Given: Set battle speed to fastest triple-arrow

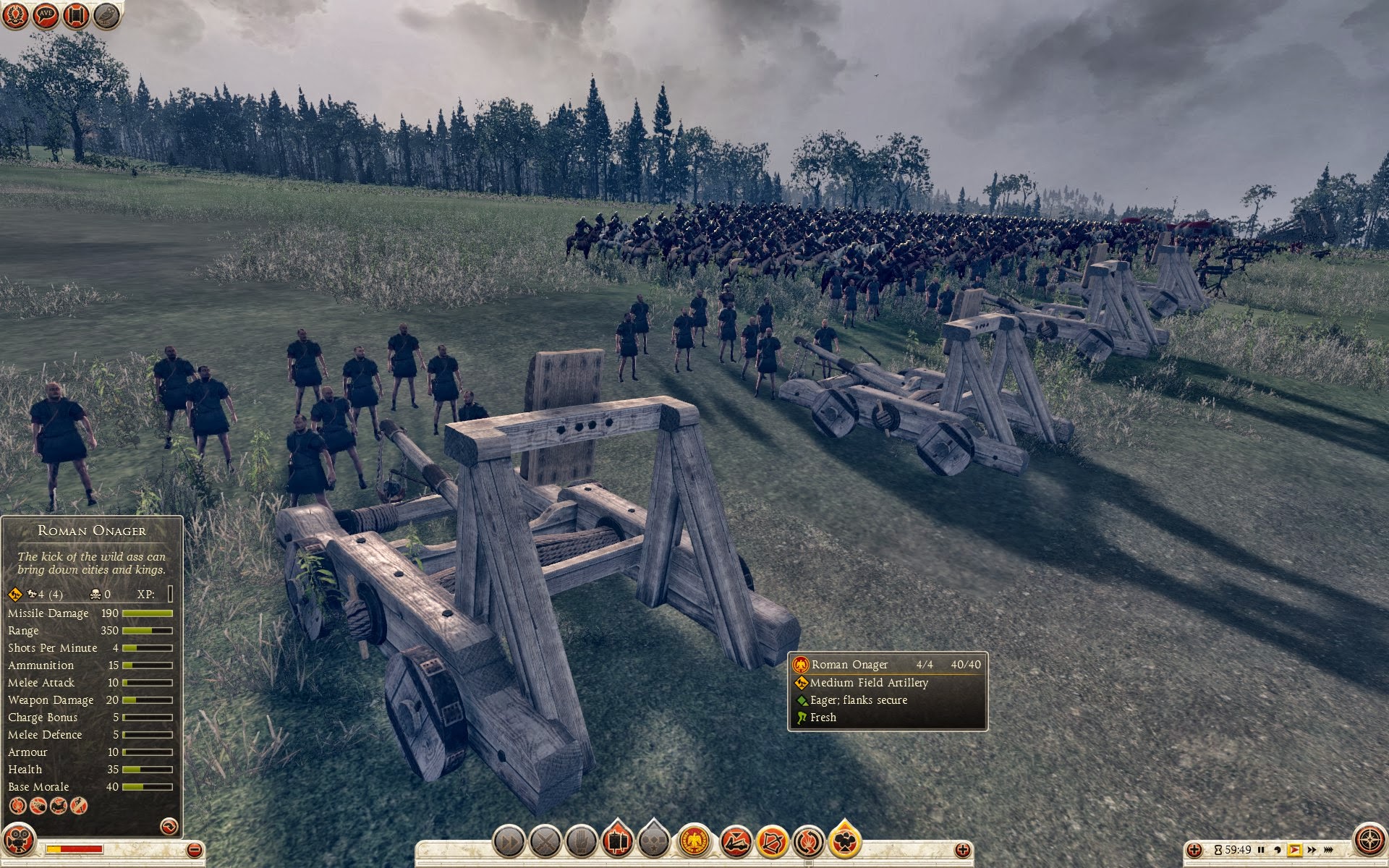Looking at the screenshot, I should (1330, 850).
